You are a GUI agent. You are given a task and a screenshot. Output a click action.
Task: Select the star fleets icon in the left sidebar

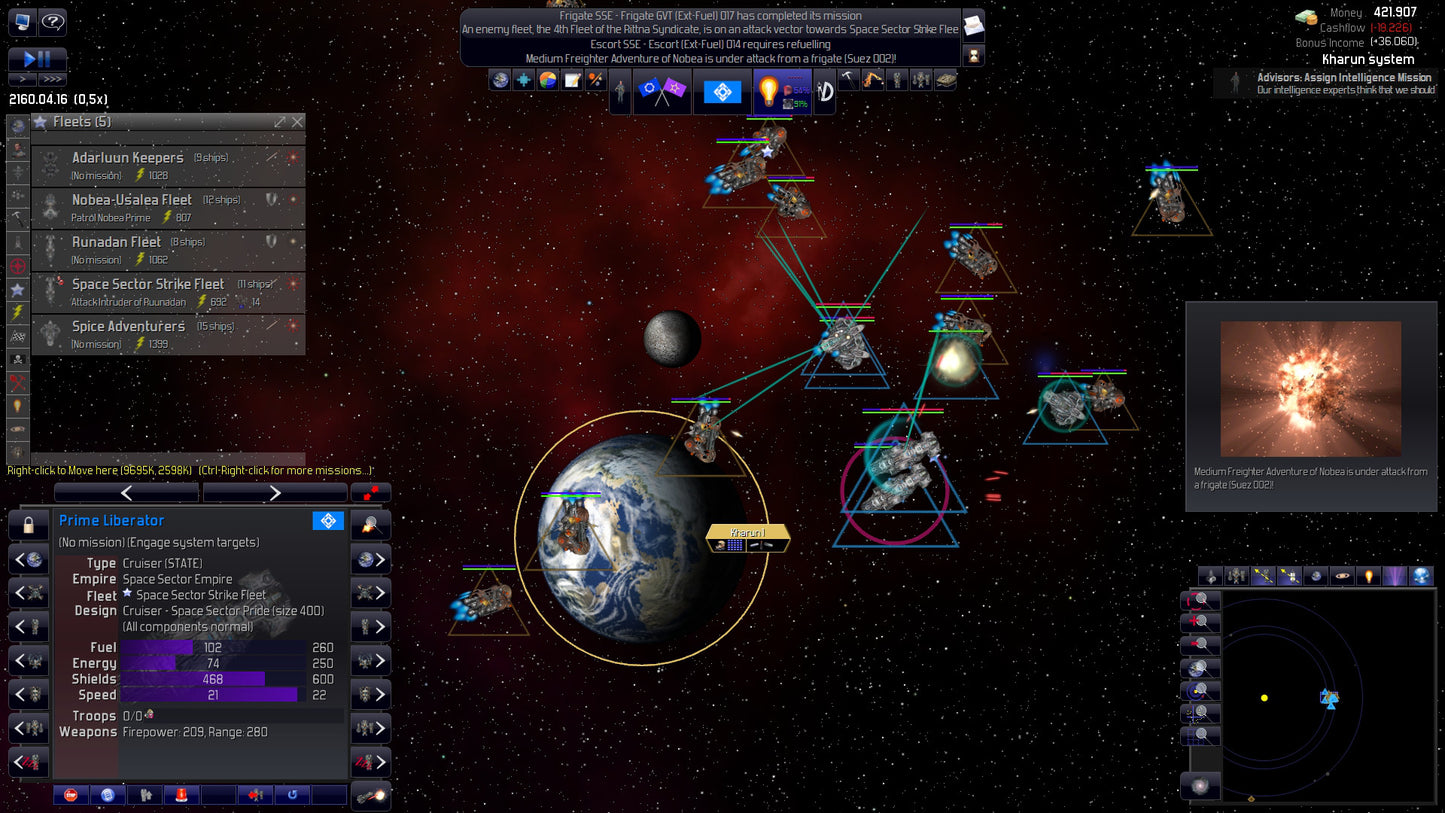(15, 290)
